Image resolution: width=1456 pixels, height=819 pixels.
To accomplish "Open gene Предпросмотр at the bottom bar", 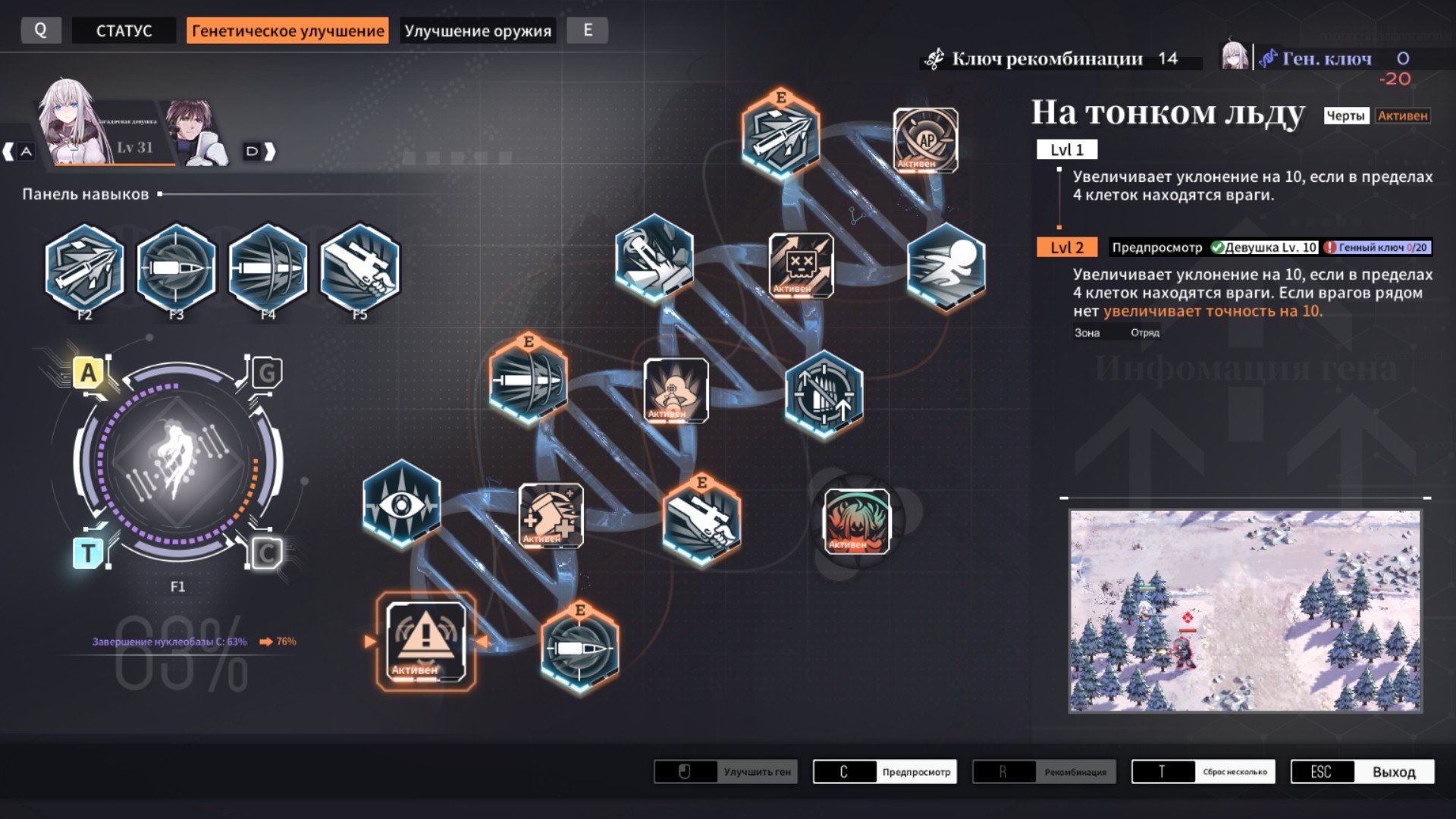I will coord(884,772).
